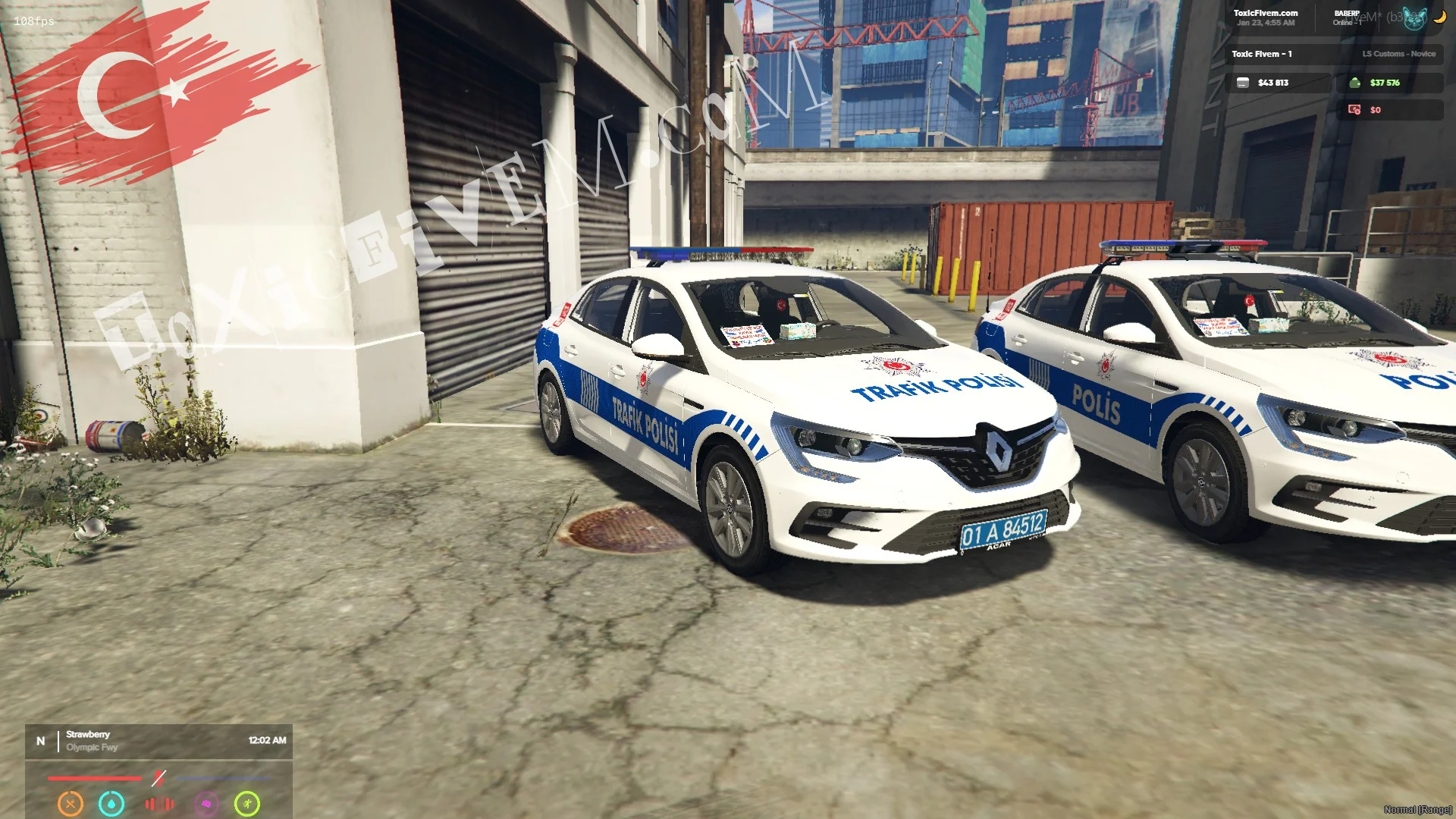
Task: Click the green cash wallet icon
Action: point(1355,83)
